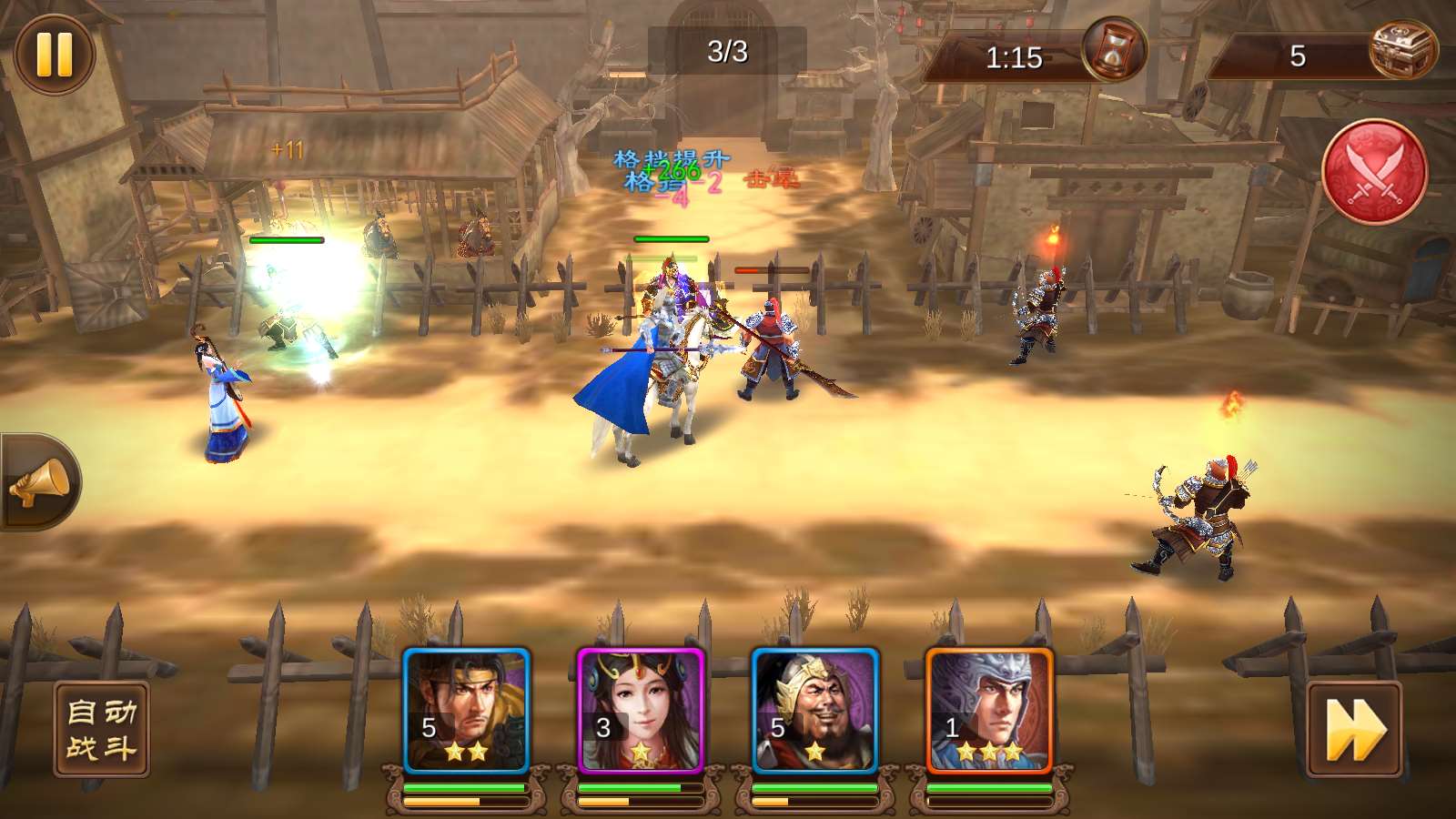Click the treasure chest loot icon
Viewport: 1456px width, 819px height.
point(1402,50)
